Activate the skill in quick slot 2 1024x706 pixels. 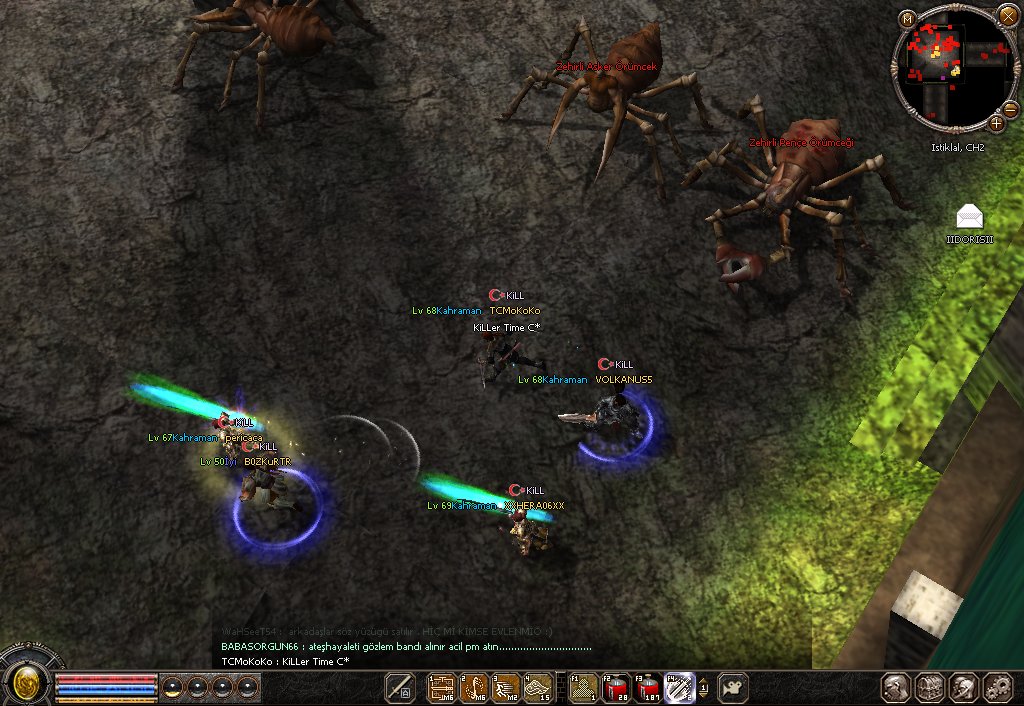pyautogui.click(x=474, y=687)
